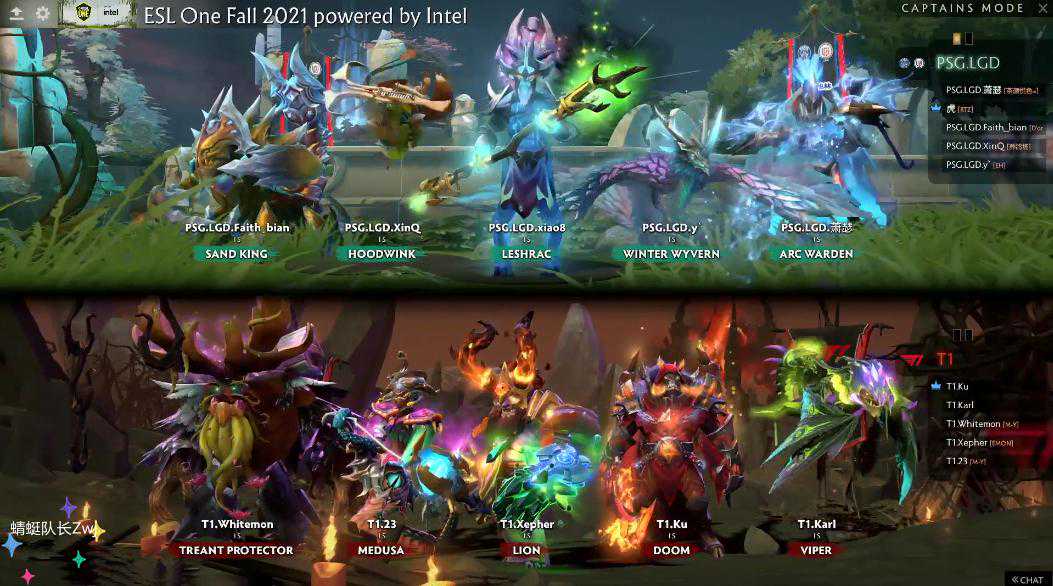
Task: Choose T1.Ku in the T1 roster
Action: point(957,386)
